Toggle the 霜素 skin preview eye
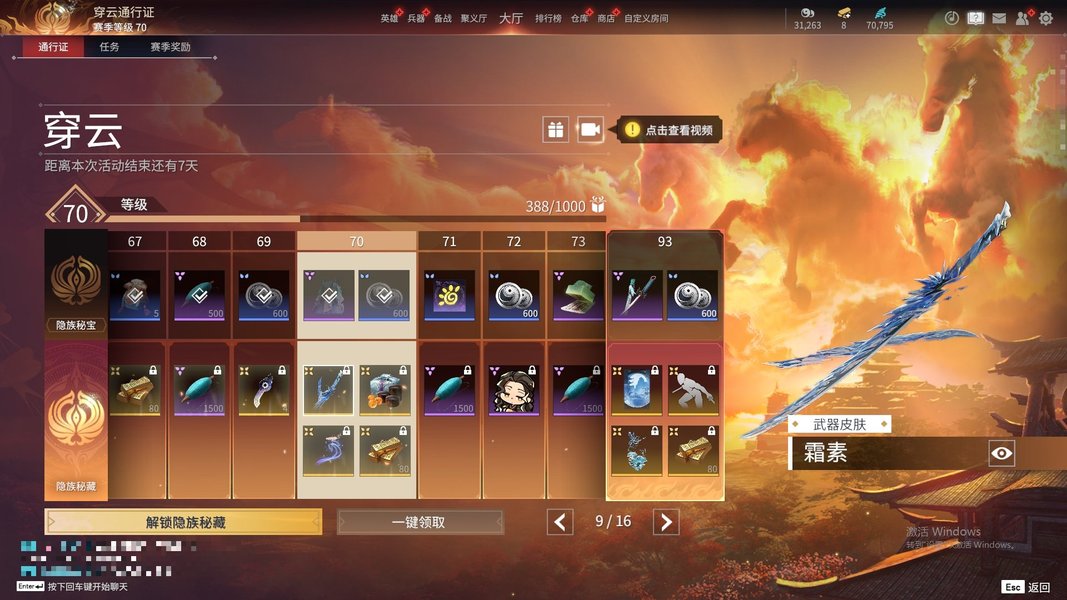This screenshot has height=600, width=1067. coord(1001,454)
